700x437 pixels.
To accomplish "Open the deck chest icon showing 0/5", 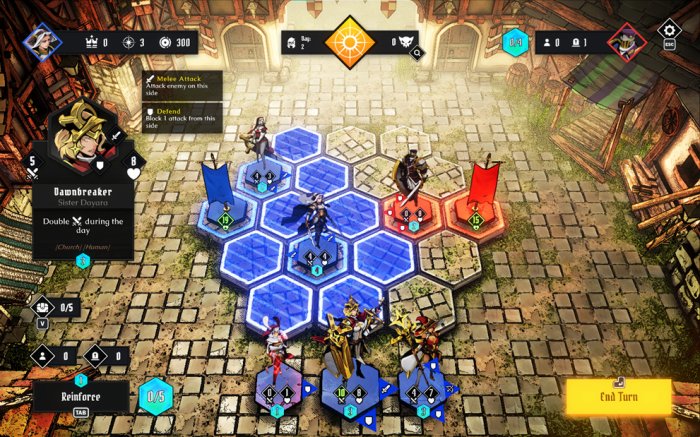I will (x=43, y=307).
